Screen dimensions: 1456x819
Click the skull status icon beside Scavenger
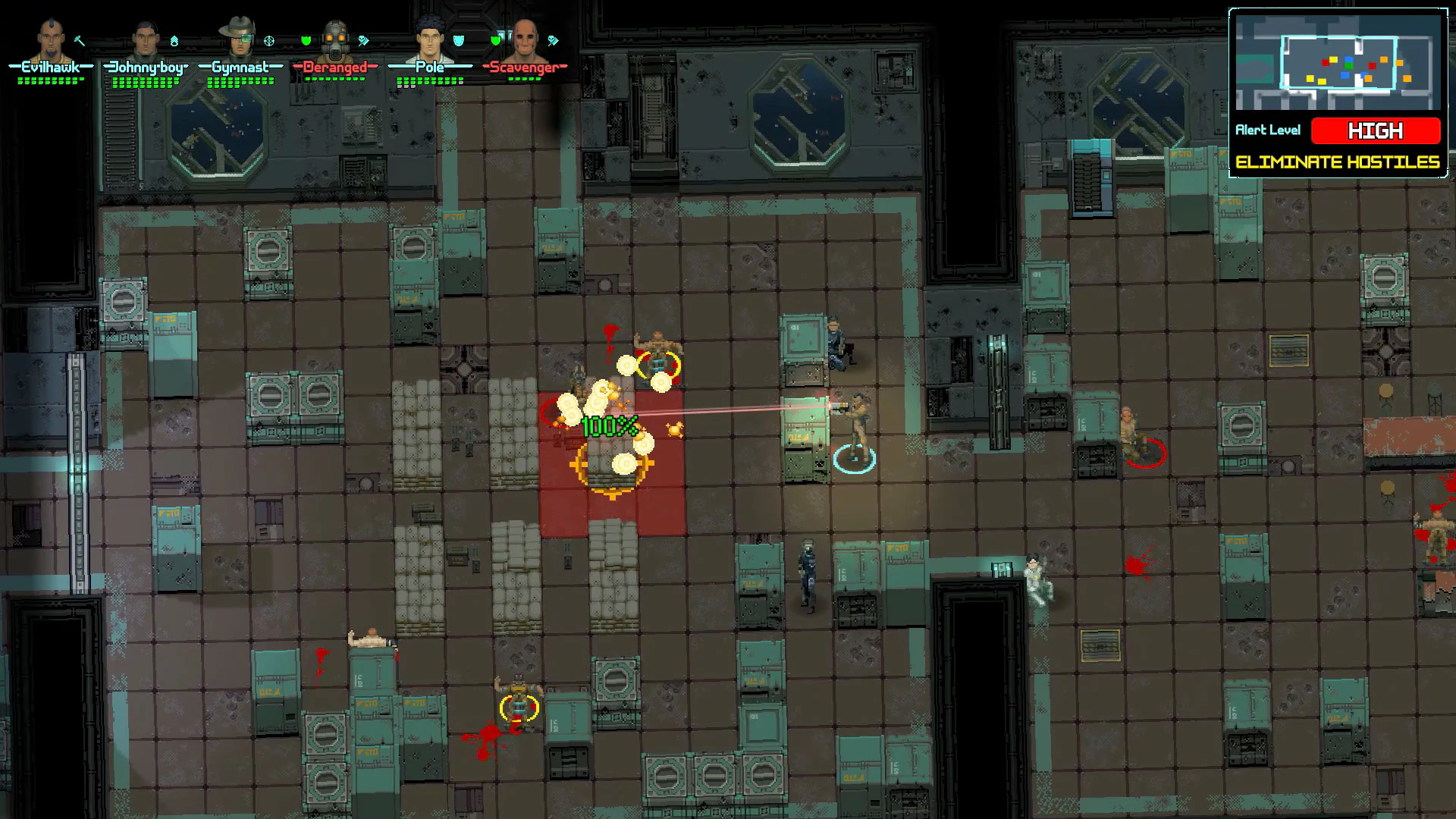tap(553, 39)
